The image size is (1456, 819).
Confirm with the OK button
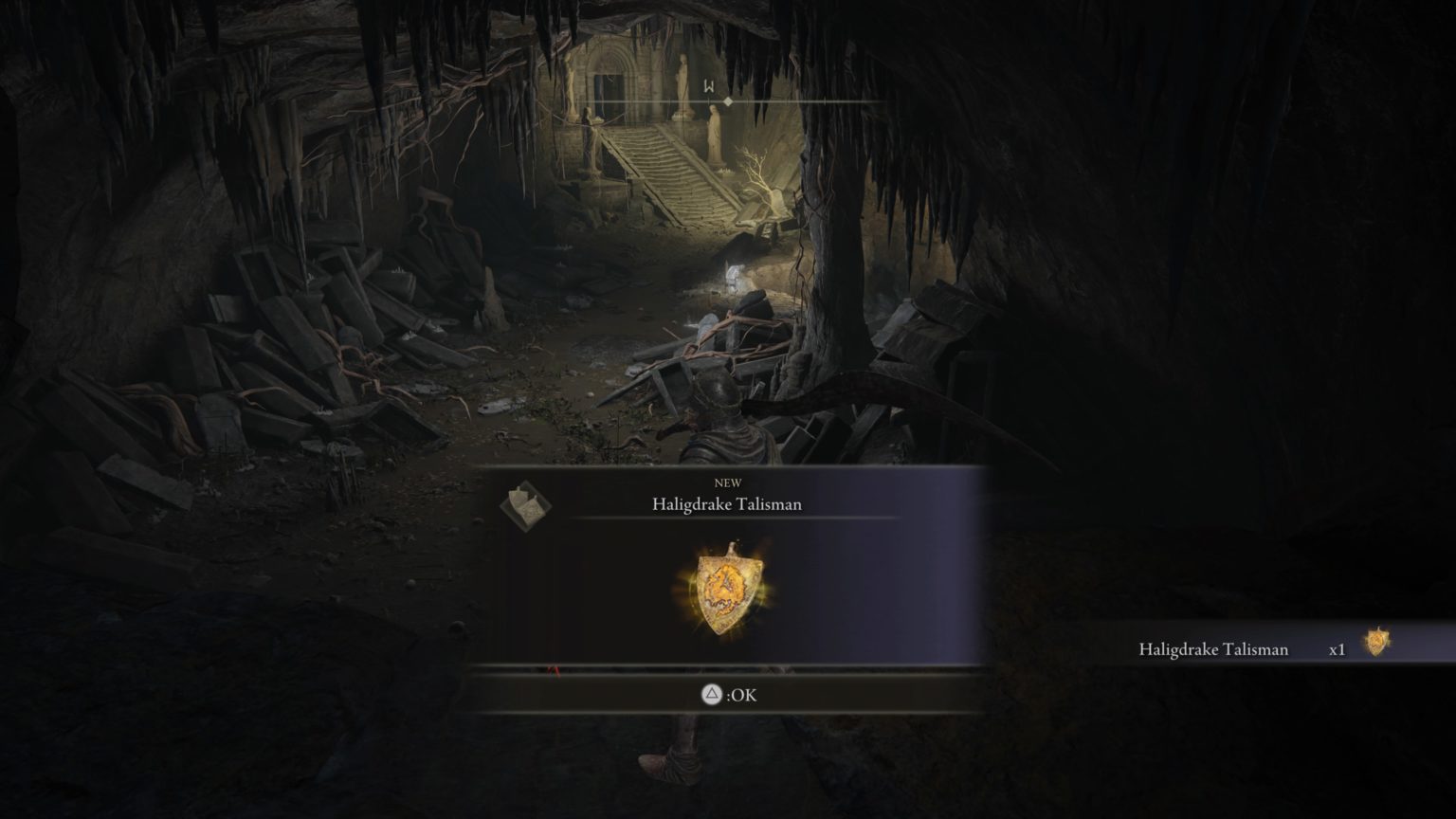click(x=728, y=694)
